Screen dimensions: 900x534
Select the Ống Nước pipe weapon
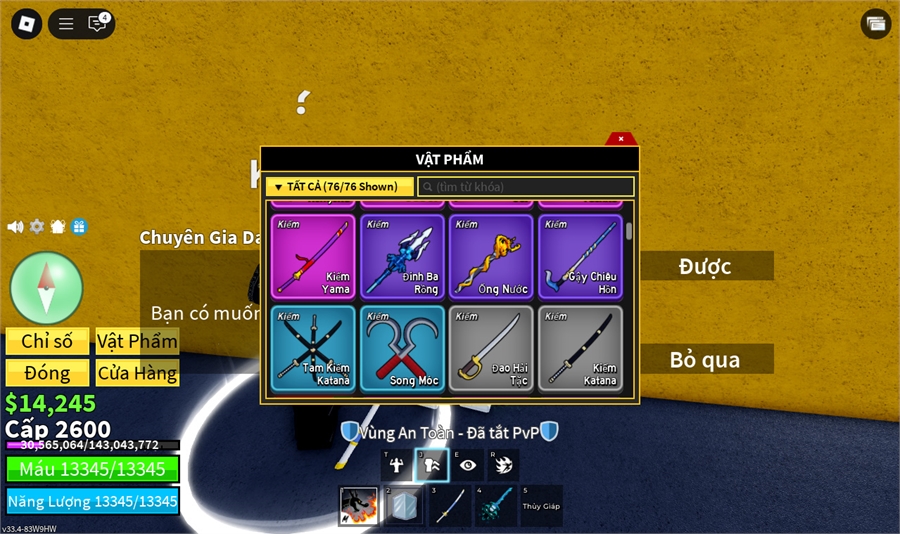pyautogui.click(x=491, y=257)
